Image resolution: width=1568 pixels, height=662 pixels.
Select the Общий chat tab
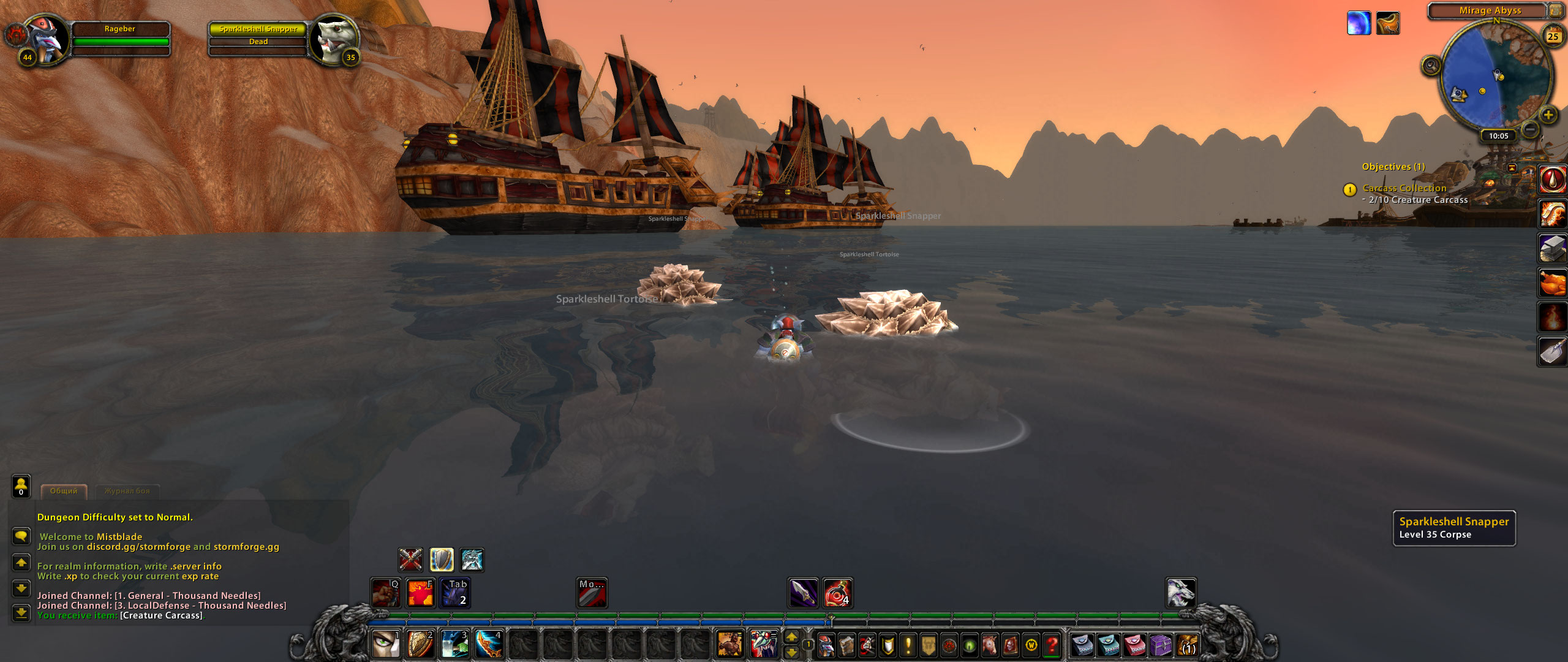(64, 491)
